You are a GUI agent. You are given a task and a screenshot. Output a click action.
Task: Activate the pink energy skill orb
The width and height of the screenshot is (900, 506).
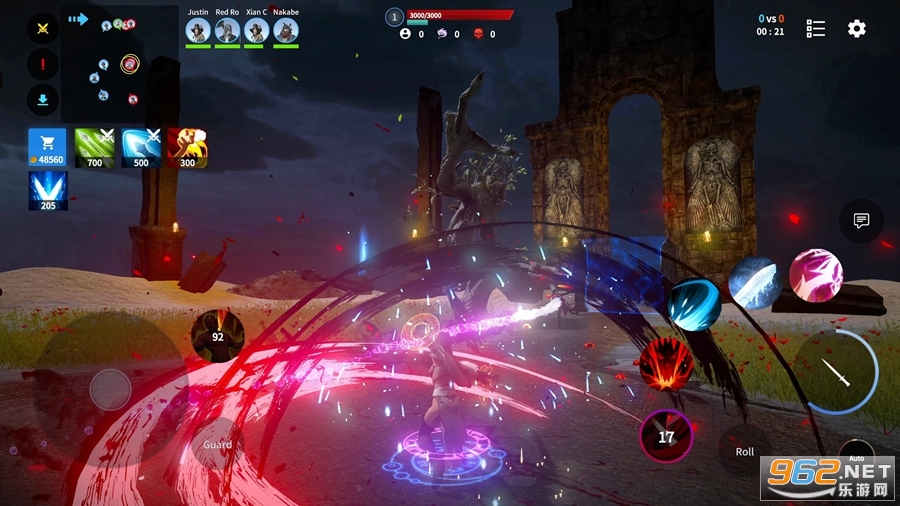point(815,275)
